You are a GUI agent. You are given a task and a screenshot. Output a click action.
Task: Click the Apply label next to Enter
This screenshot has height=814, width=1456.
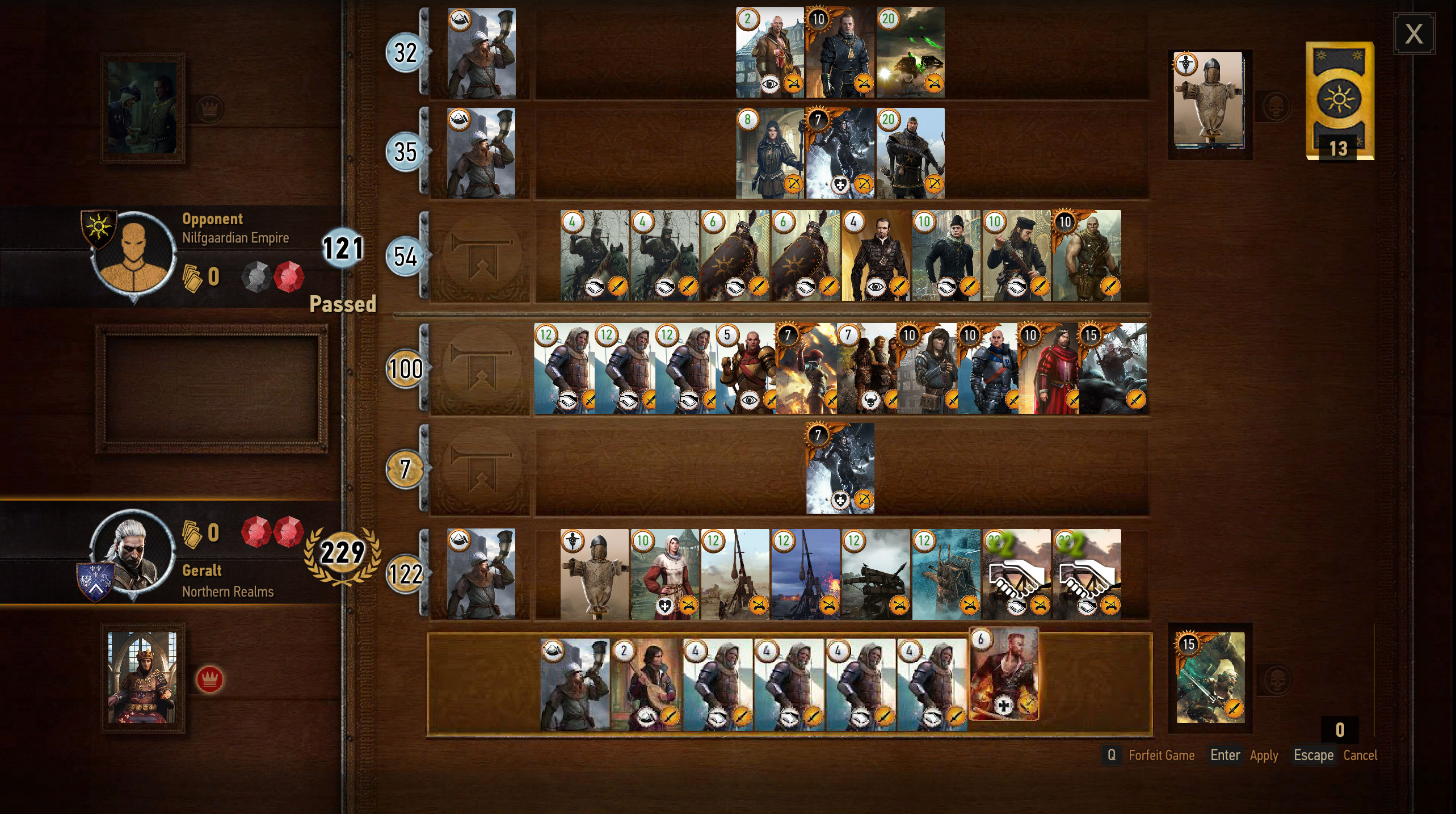tap(1264, 756)
